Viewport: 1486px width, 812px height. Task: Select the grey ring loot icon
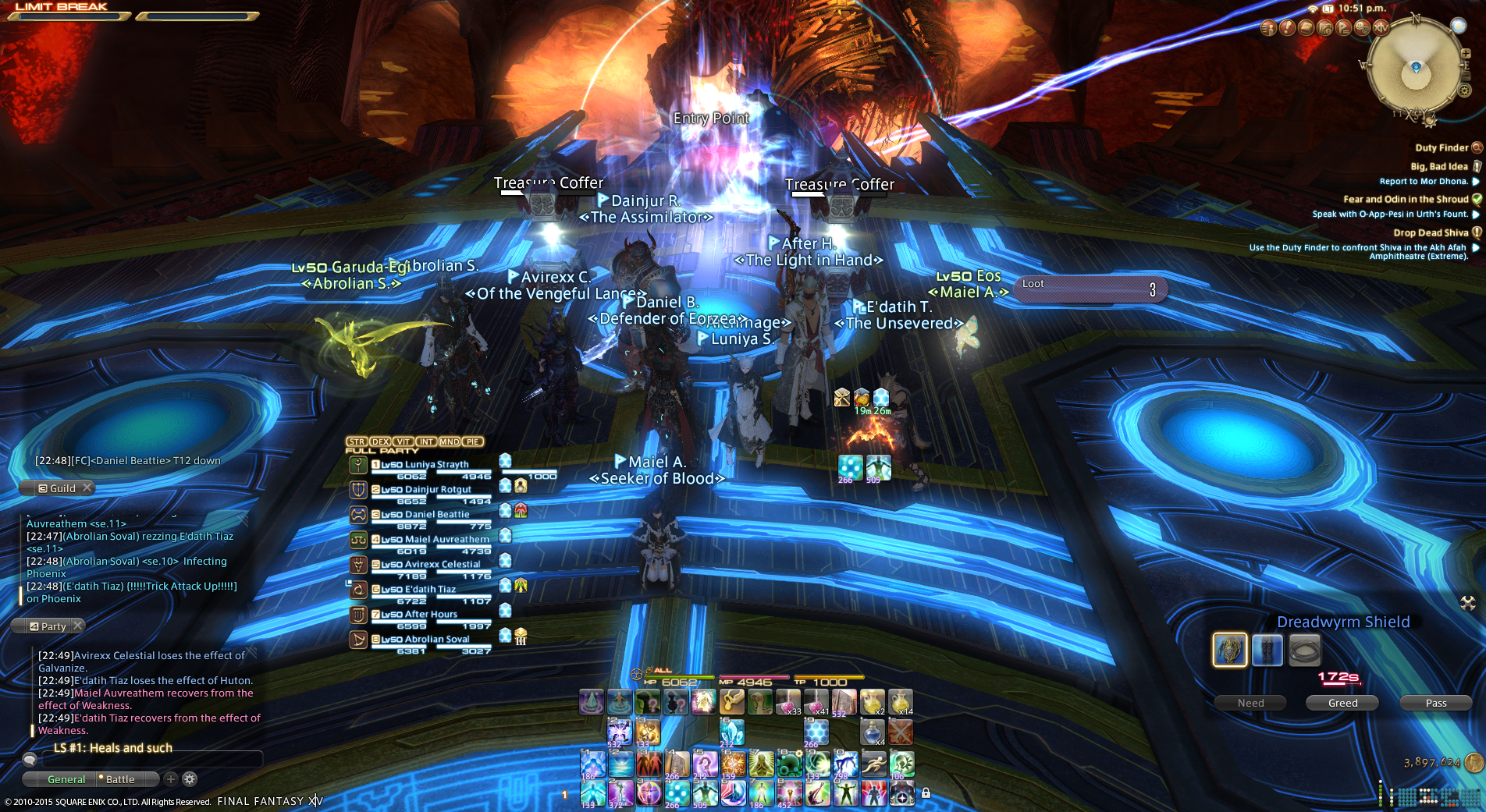tap(1304, 650)
